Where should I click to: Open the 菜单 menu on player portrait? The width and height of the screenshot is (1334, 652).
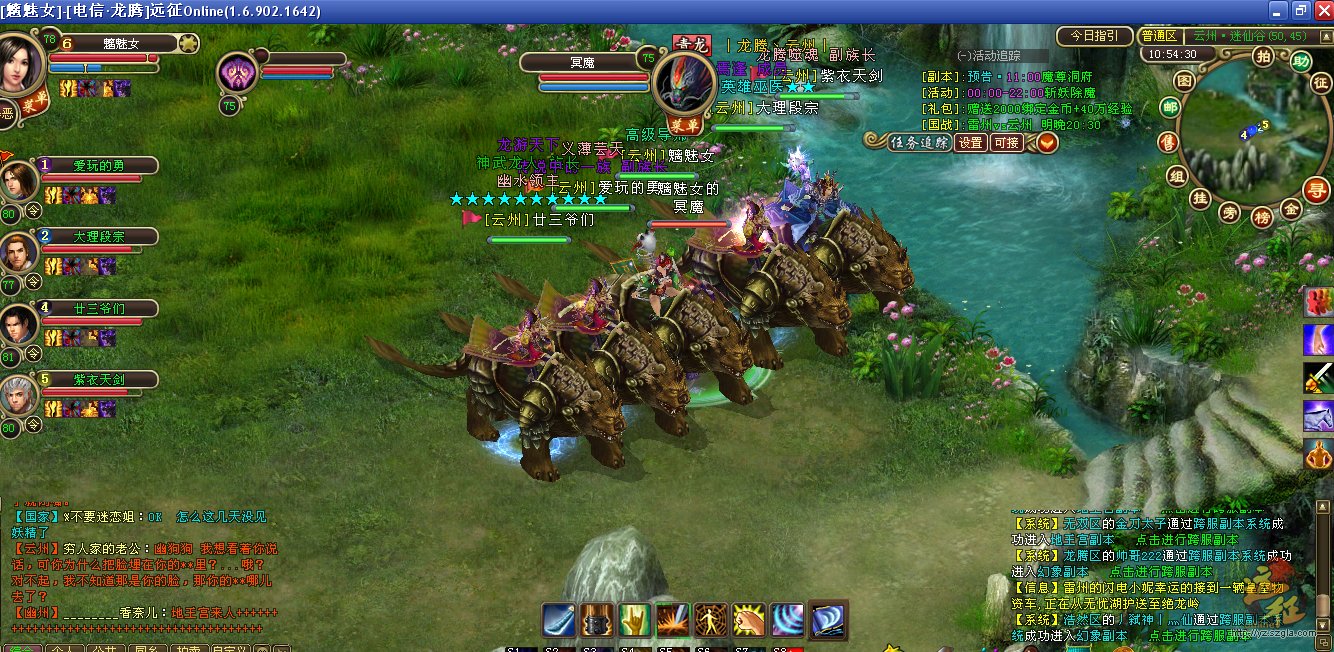pyautogui.click(x=36, y=103)
